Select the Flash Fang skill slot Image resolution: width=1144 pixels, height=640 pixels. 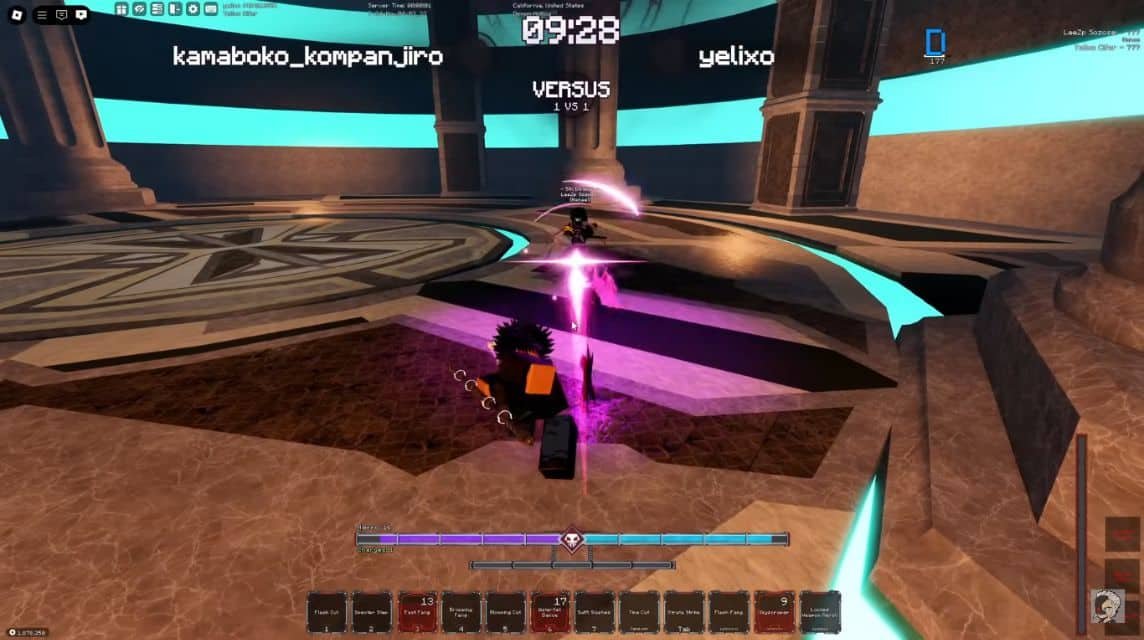pos(730,612)
